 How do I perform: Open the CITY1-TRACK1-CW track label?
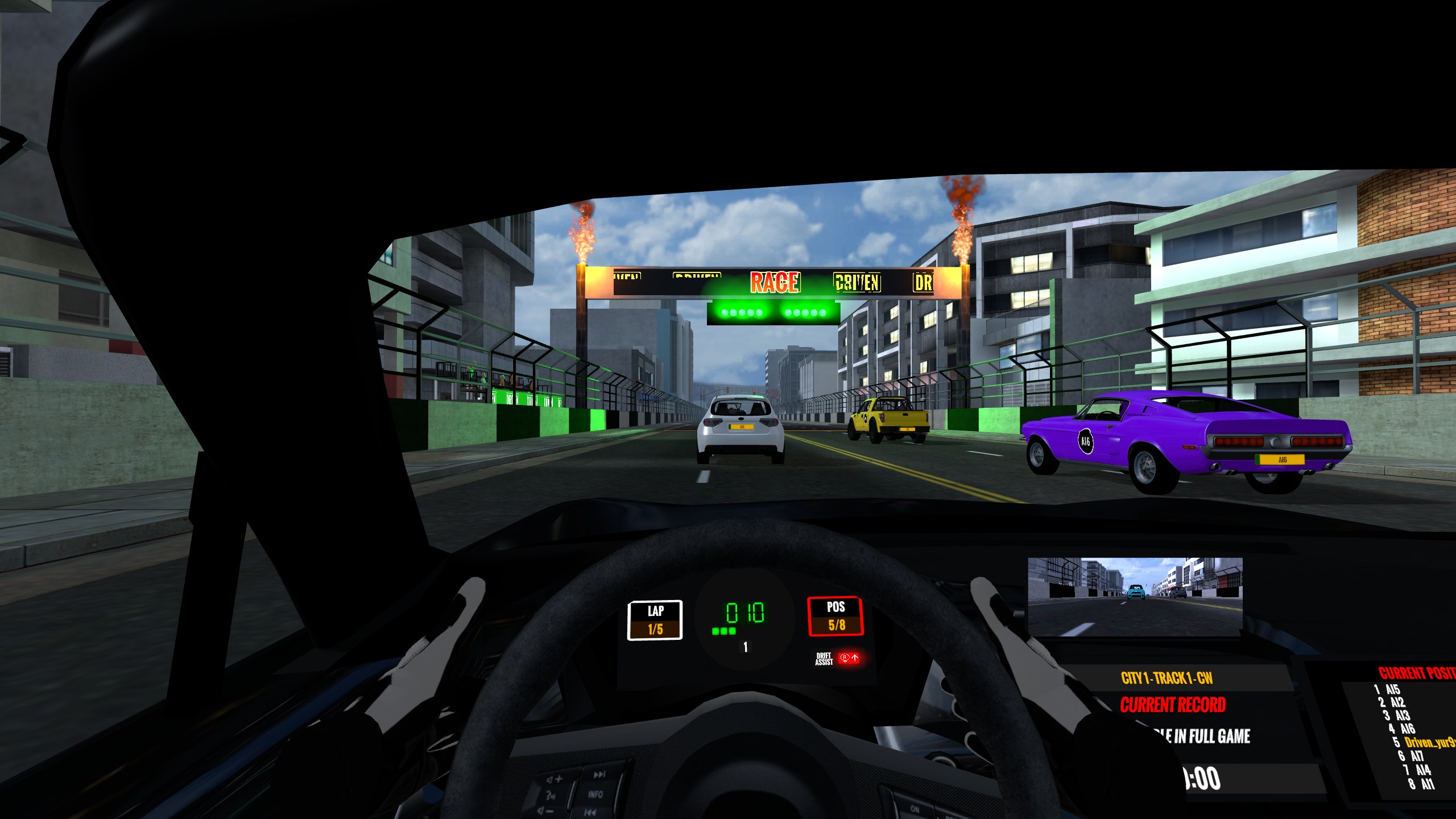coord(1167,678)
